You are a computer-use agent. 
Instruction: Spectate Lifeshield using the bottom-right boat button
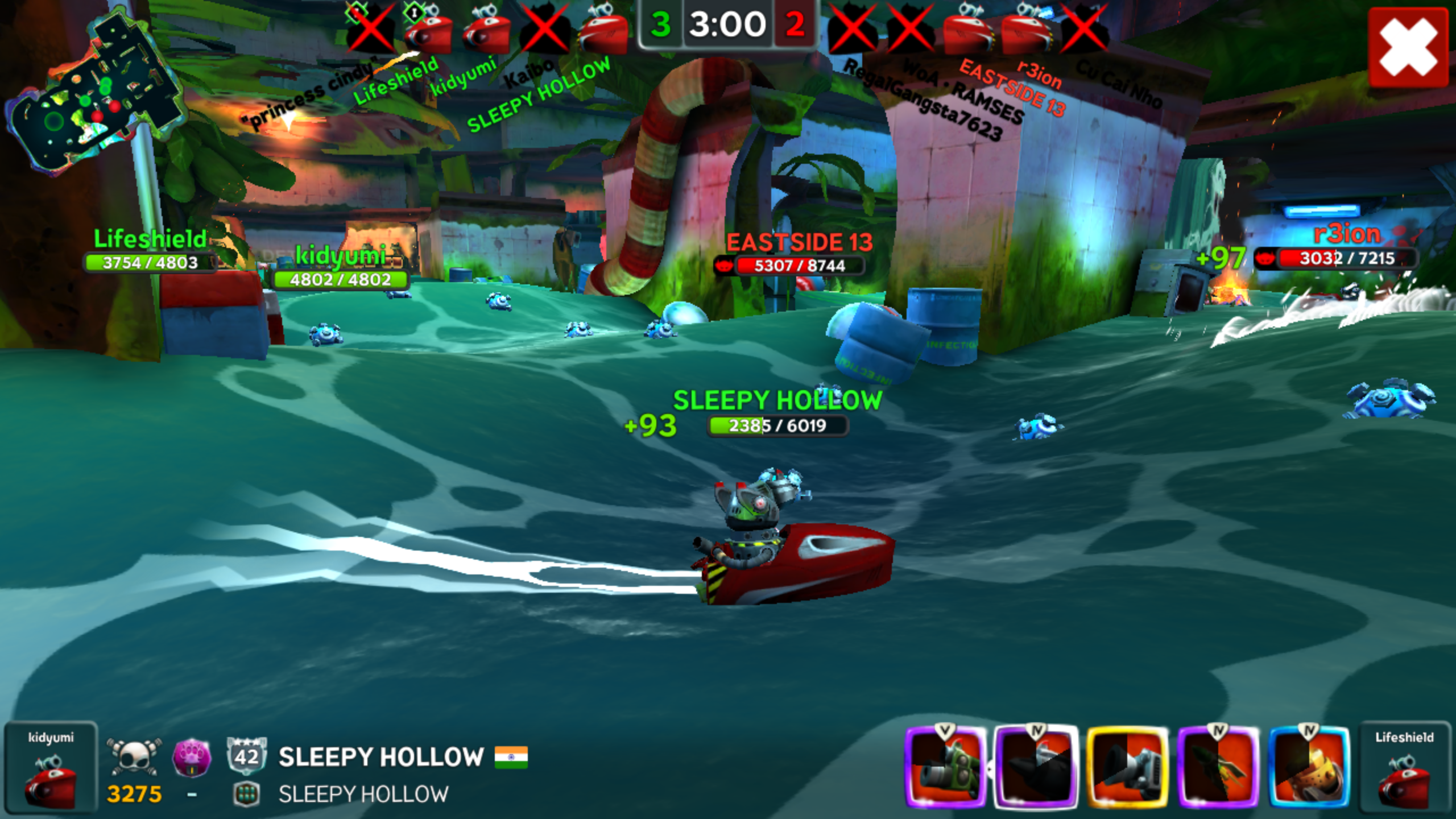click(x=1404, y=767)
